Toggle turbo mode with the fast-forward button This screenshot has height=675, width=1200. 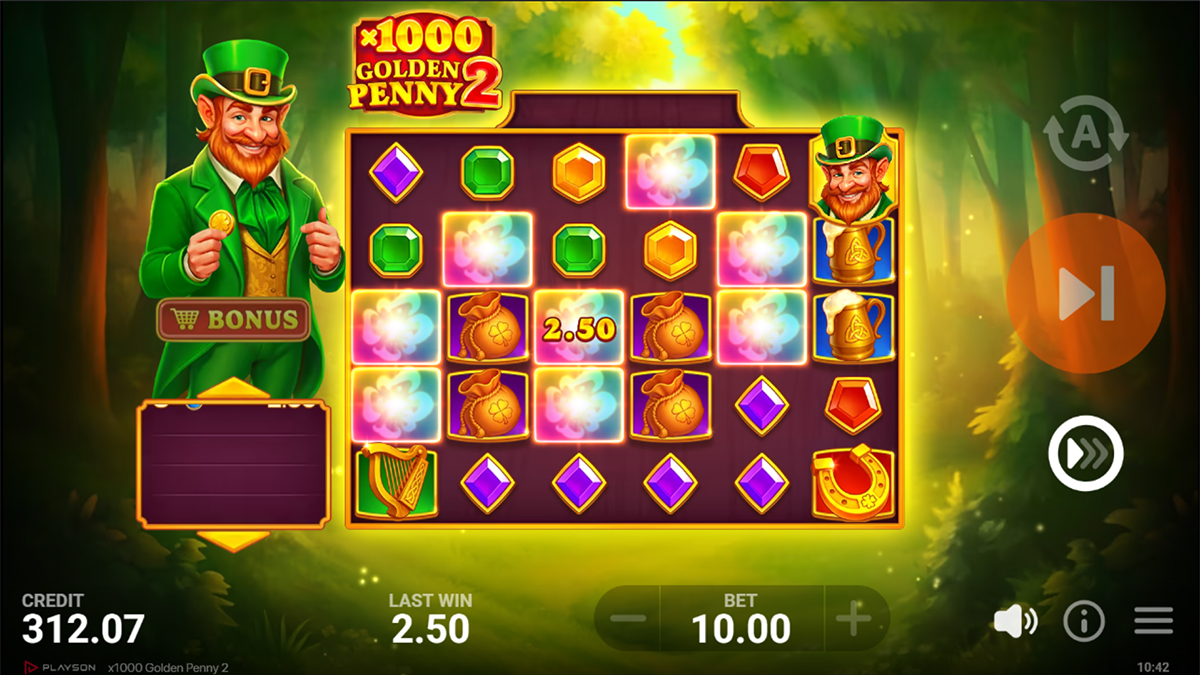[x=1086, y=454]
